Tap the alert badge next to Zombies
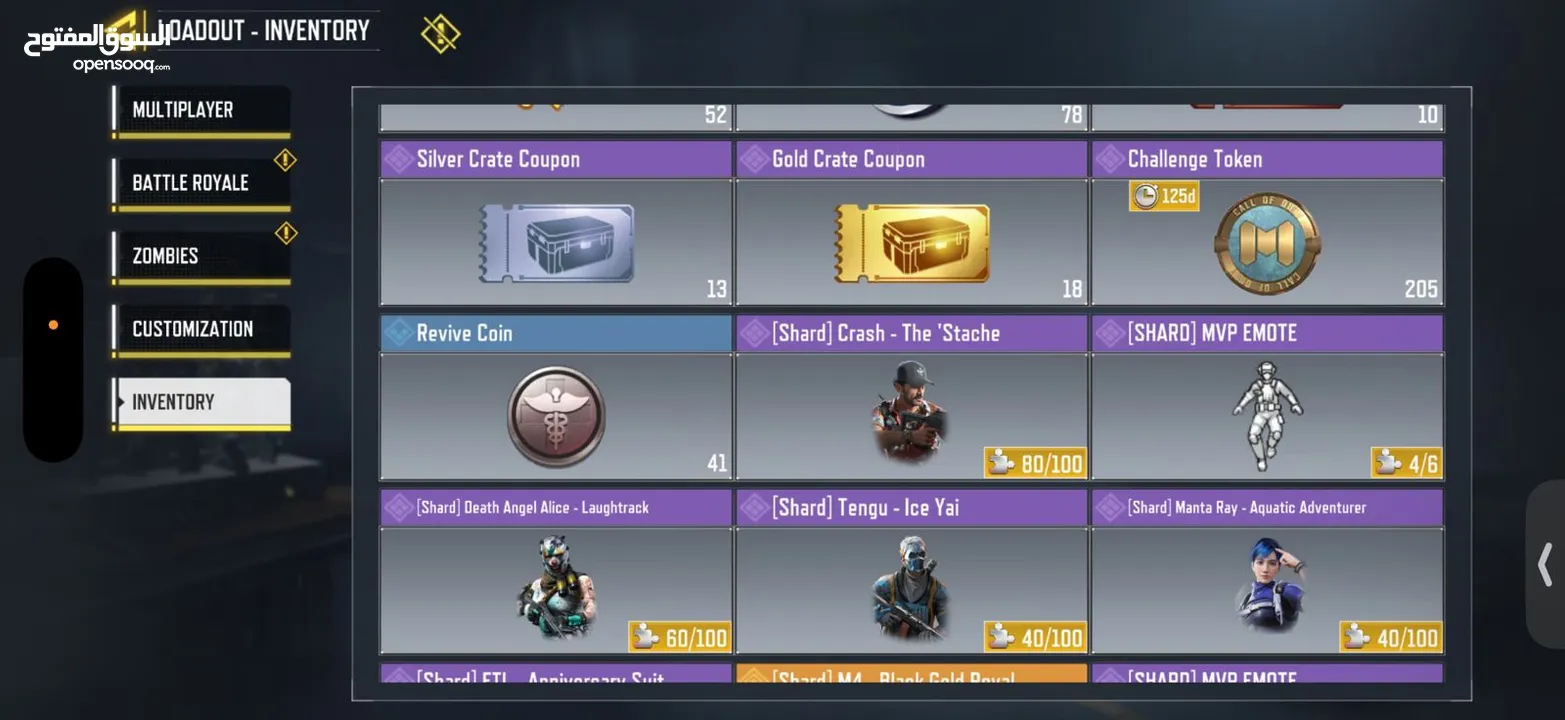Viewport: 1565px width, 720px height. tap(285, 232)
